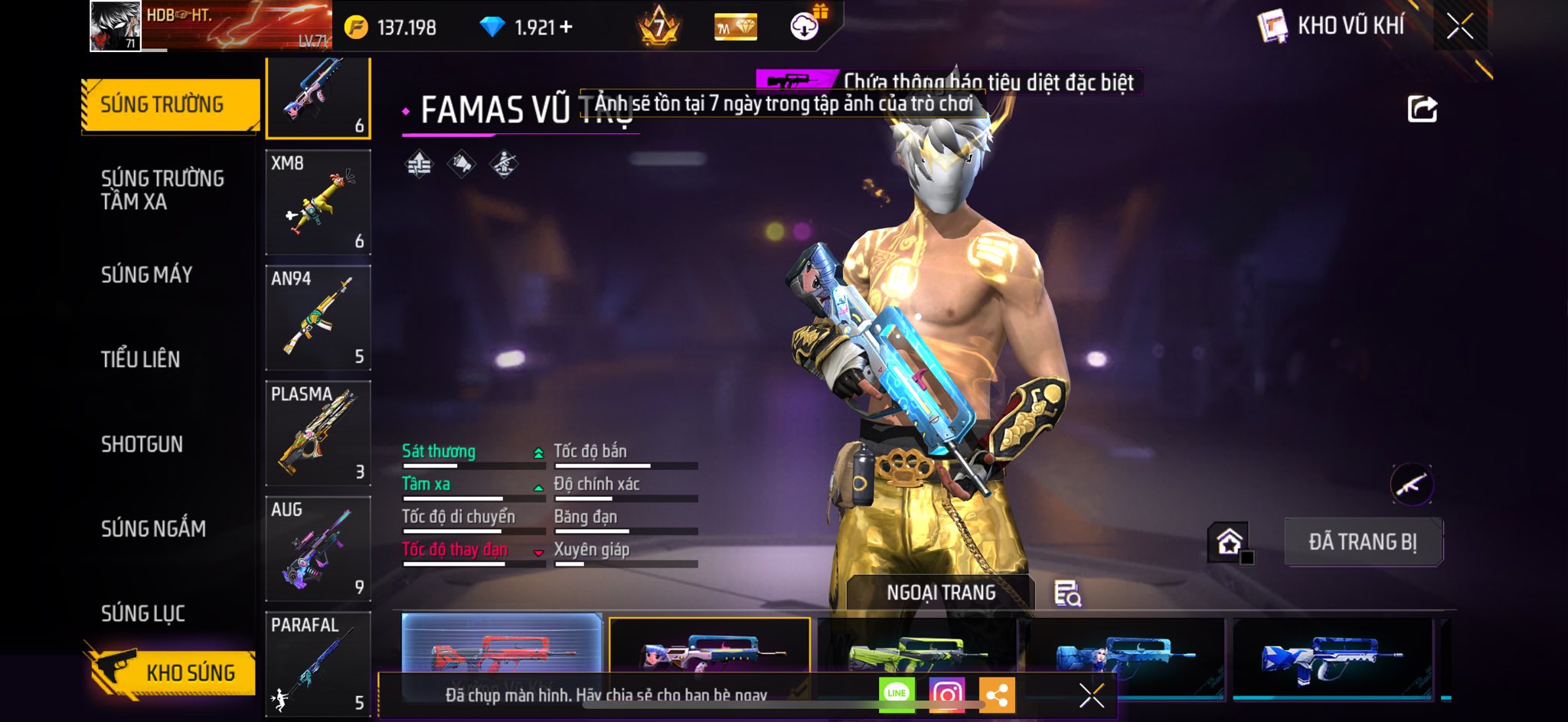Switch to the SHOTGUN category
1568x722 pixels.
[142, 444]
